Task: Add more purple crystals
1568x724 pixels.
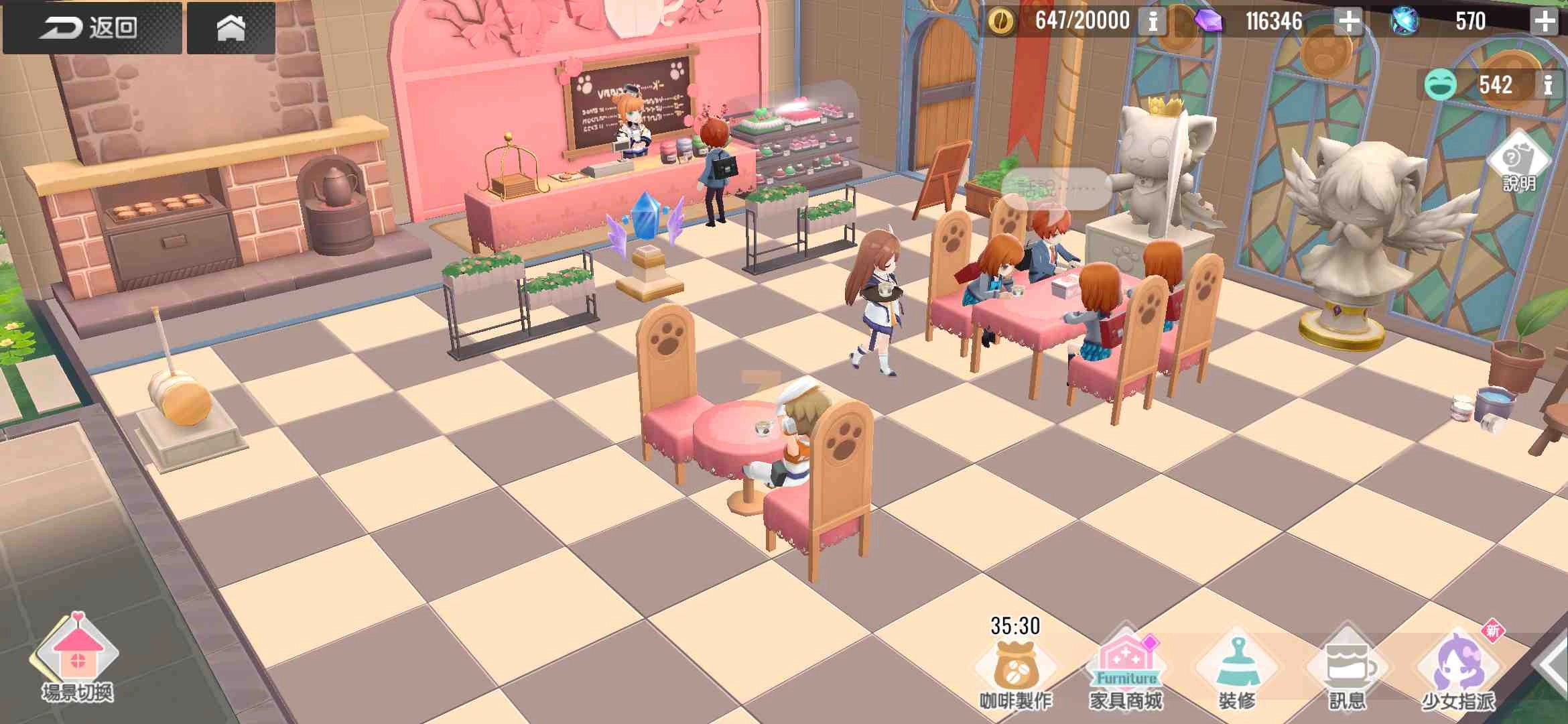Action: tap(1349, 21)
